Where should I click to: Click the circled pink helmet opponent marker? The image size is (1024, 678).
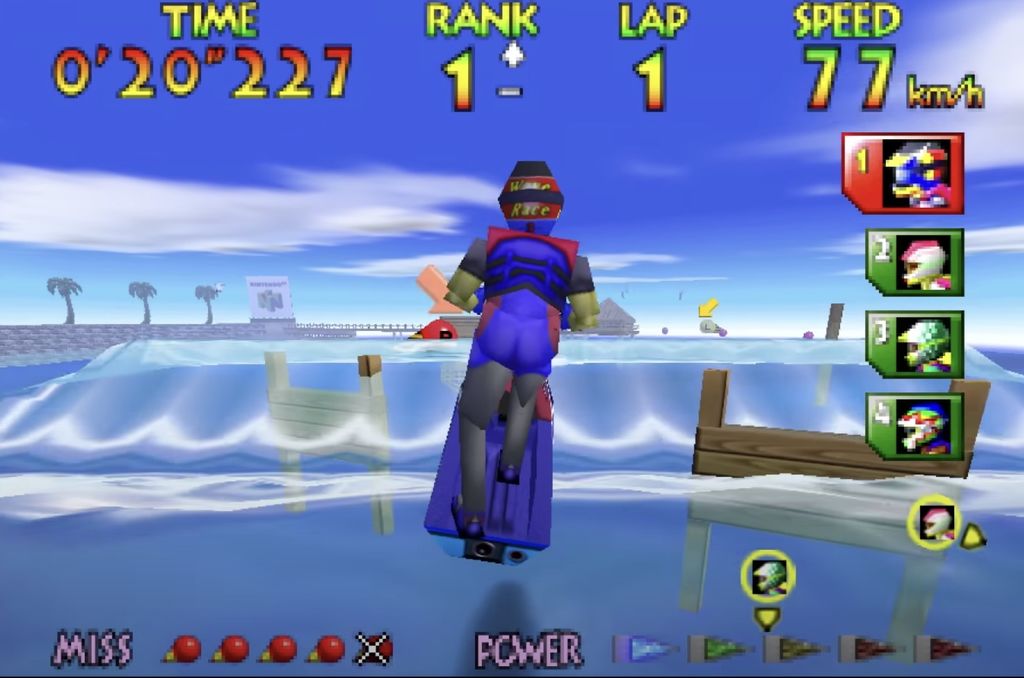pos(935,522)
